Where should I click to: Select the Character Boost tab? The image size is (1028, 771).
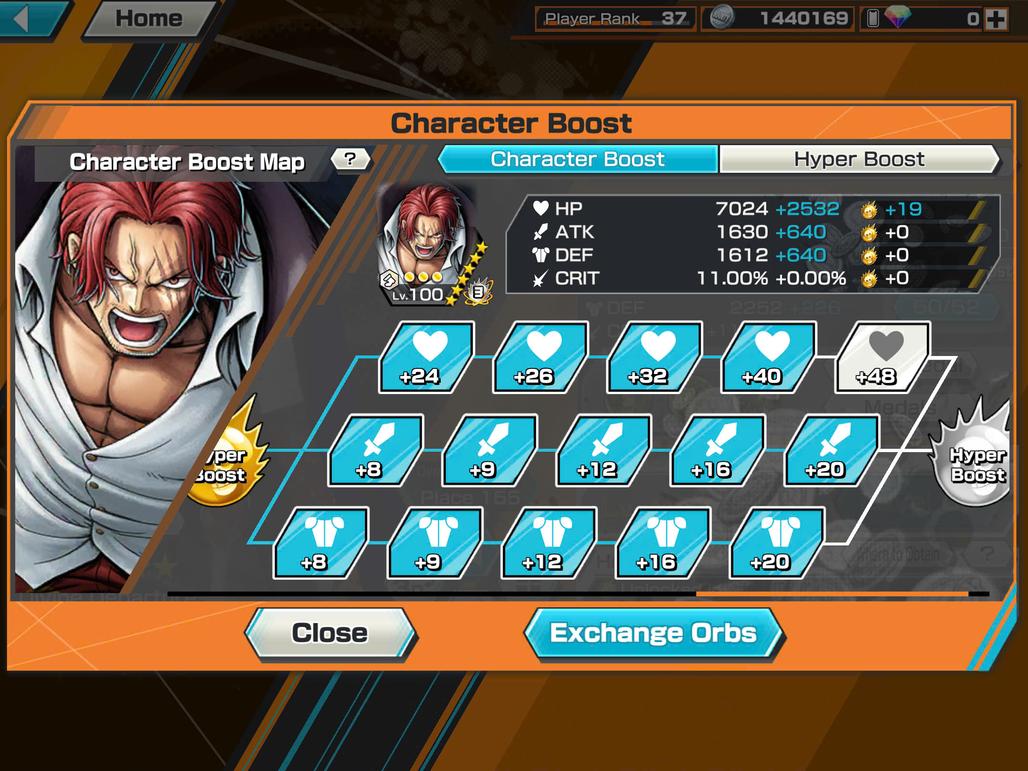(x=578, y=159)
